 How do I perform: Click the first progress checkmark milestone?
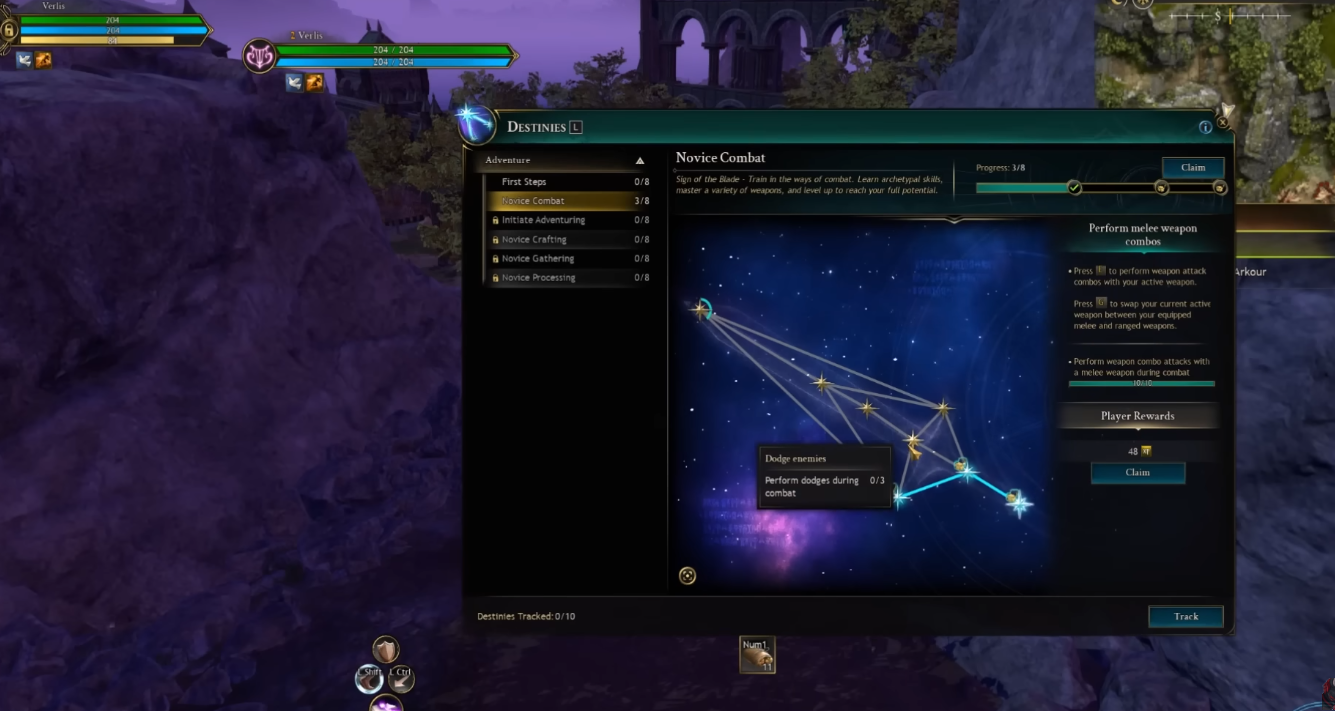[x=1074, y=188]
